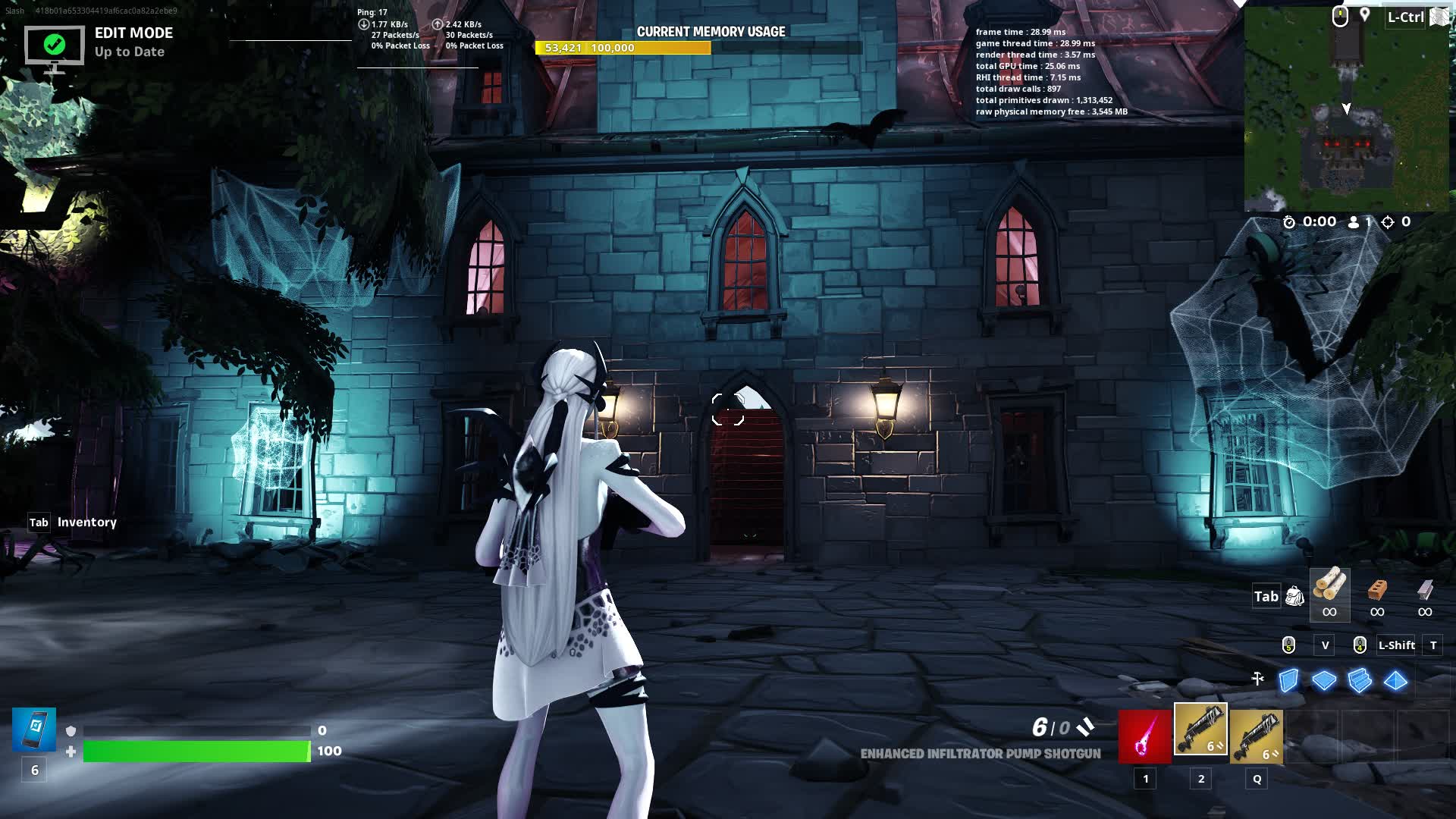Choose the floor build piece
The image size is (1456, 819).
[x=1324, y=680]
